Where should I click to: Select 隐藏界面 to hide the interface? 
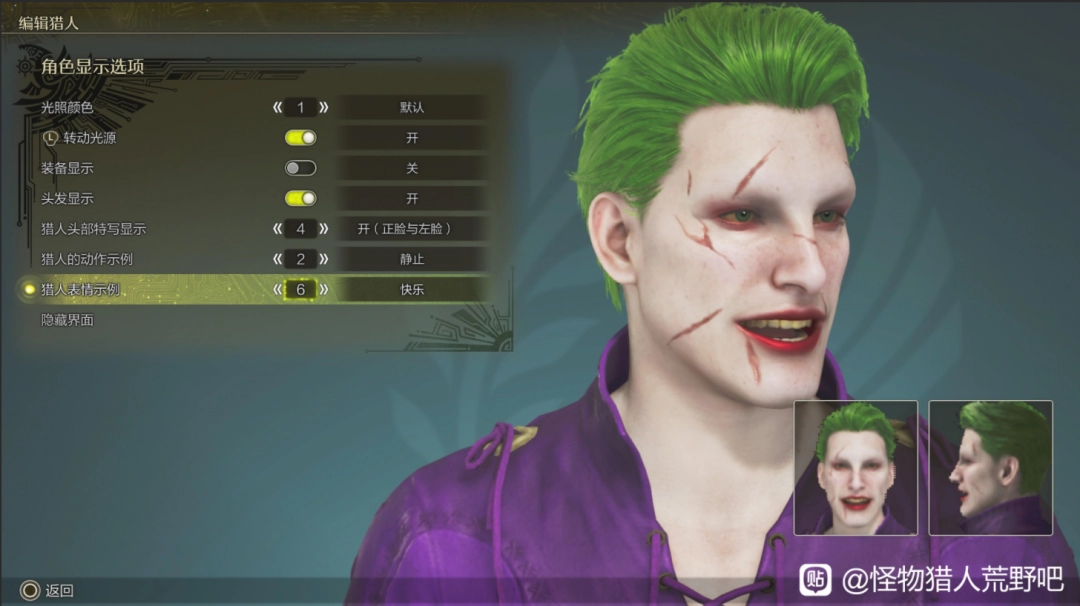67,320
